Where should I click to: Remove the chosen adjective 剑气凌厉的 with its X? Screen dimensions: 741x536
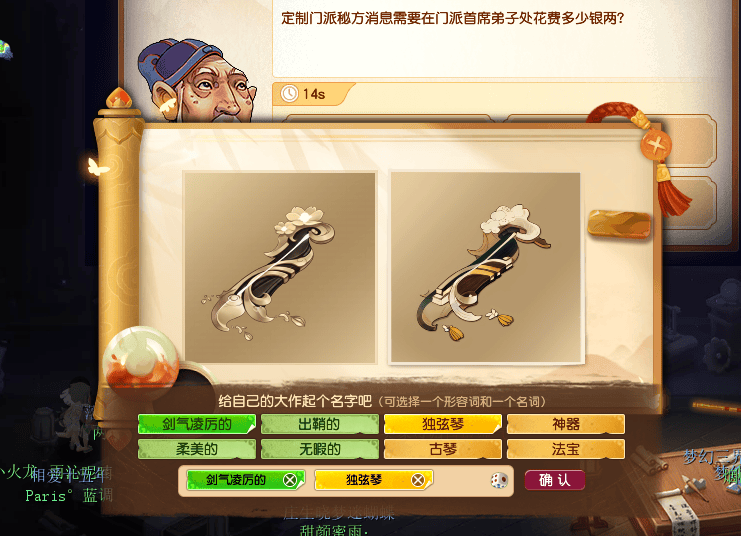coord(289,480)
